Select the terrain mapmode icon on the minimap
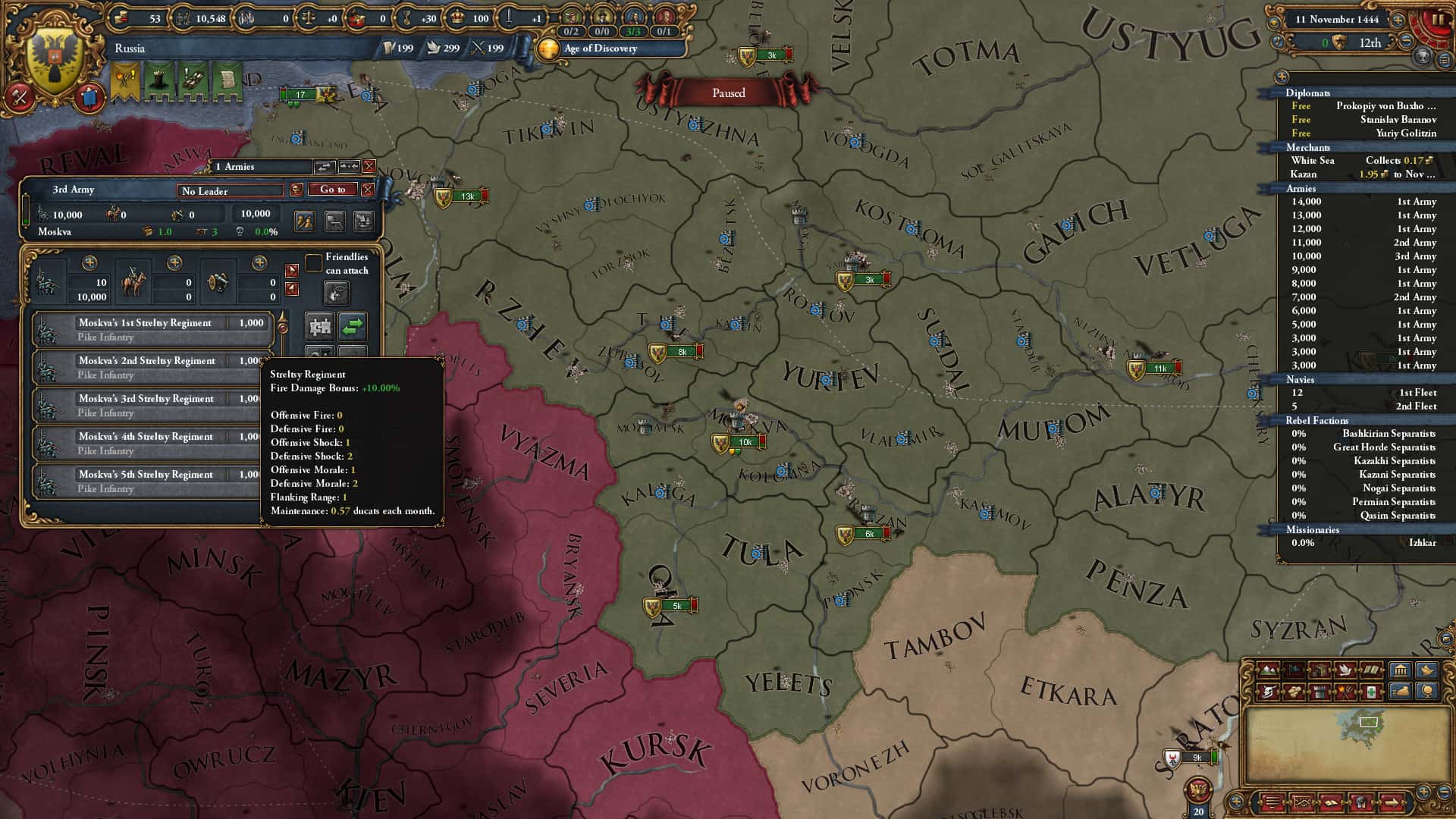 click(1268, 670)
